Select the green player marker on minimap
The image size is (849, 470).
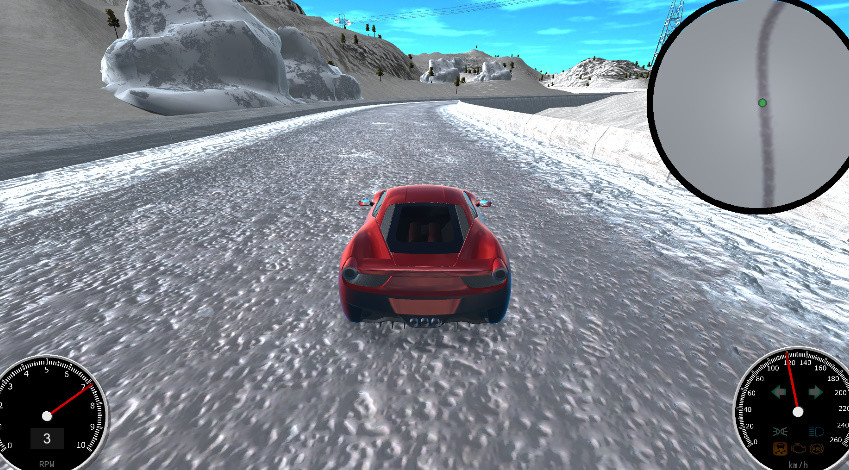click(762, 102)
